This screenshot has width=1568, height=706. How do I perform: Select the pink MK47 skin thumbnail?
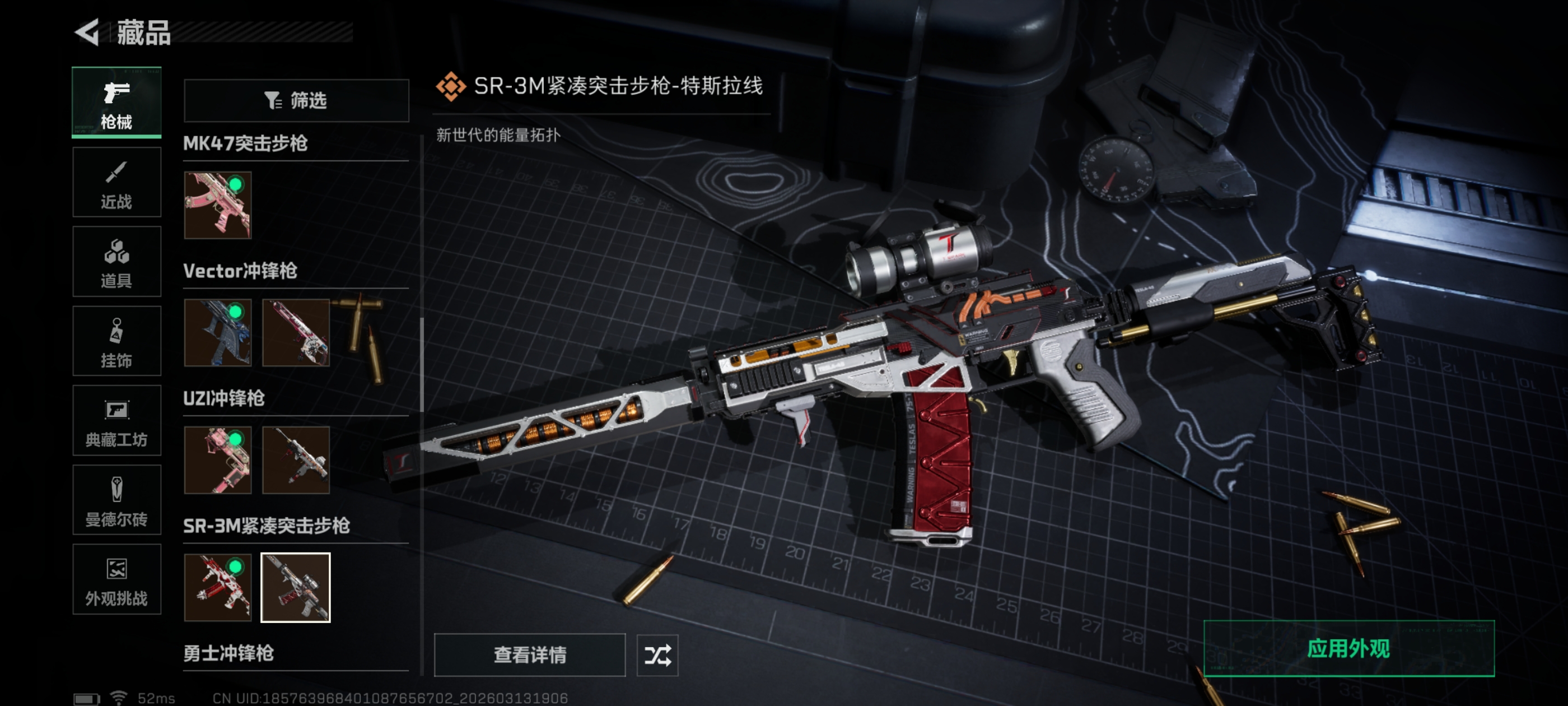[x=217, y=205]
